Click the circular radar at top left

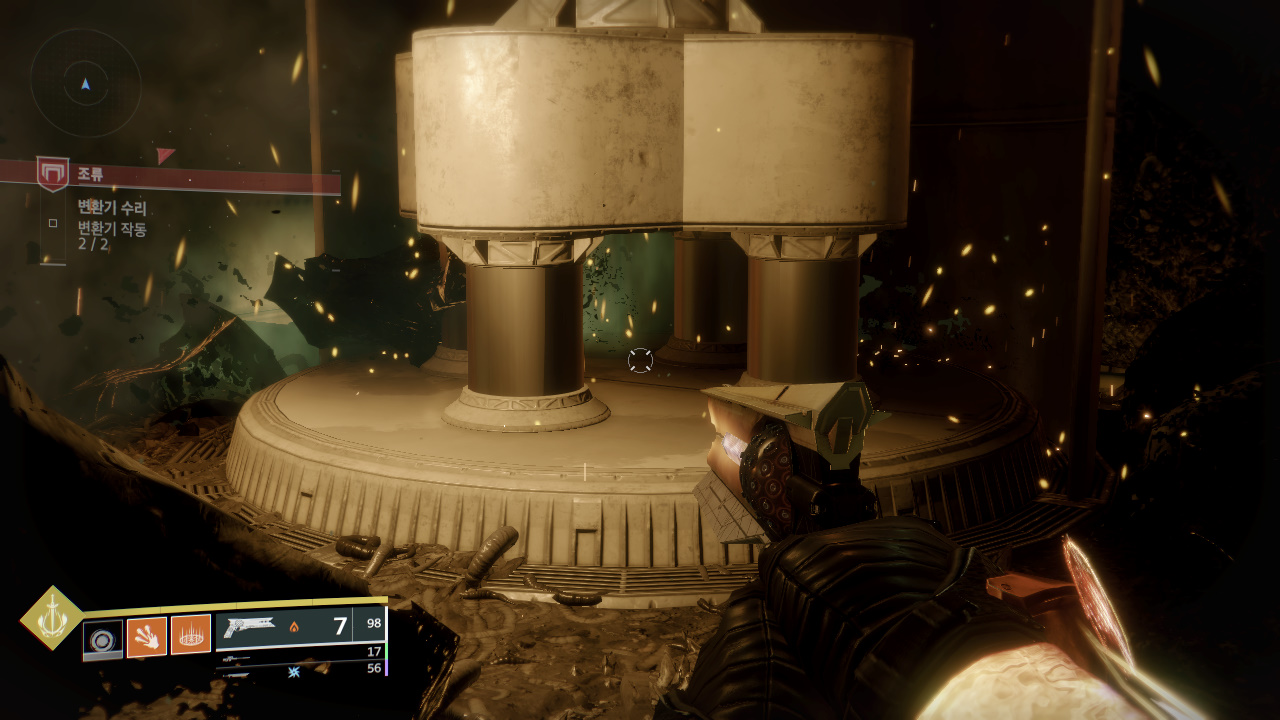point(85,83)
